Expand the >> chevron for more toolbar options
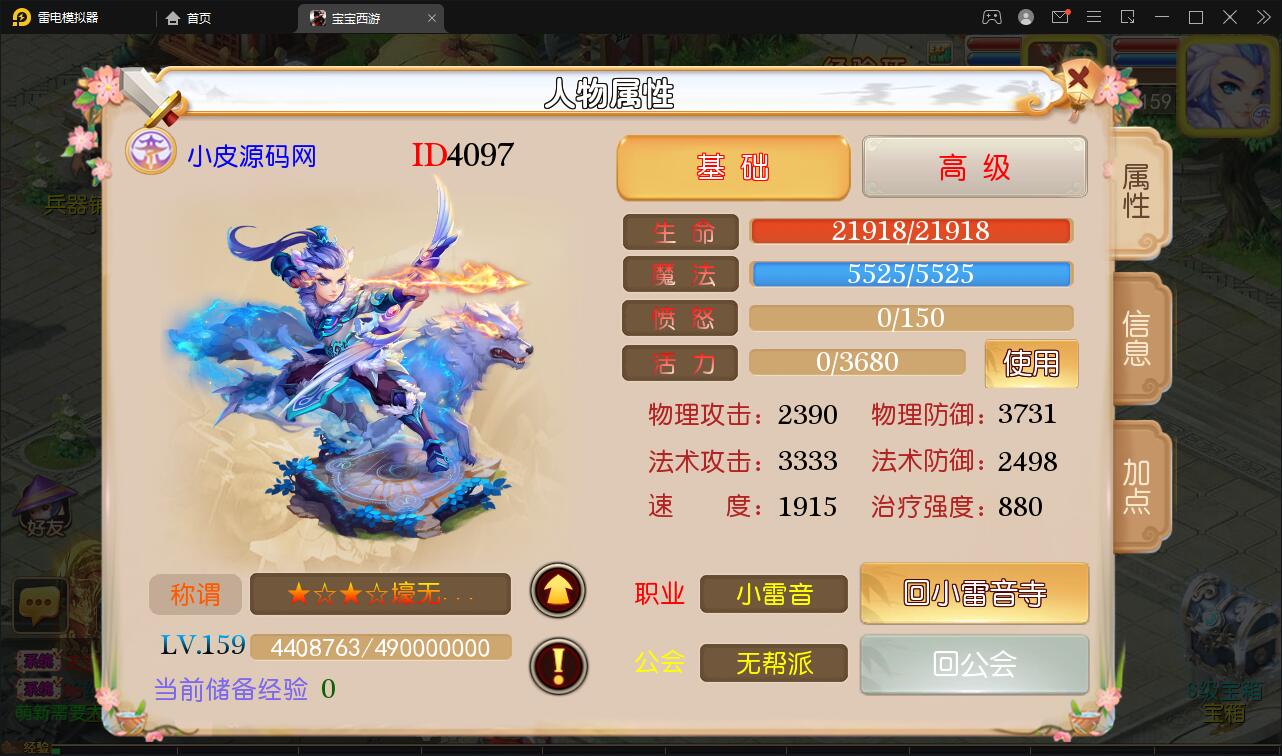This screenshot has height=756, width=1282. click(1263, 17)
